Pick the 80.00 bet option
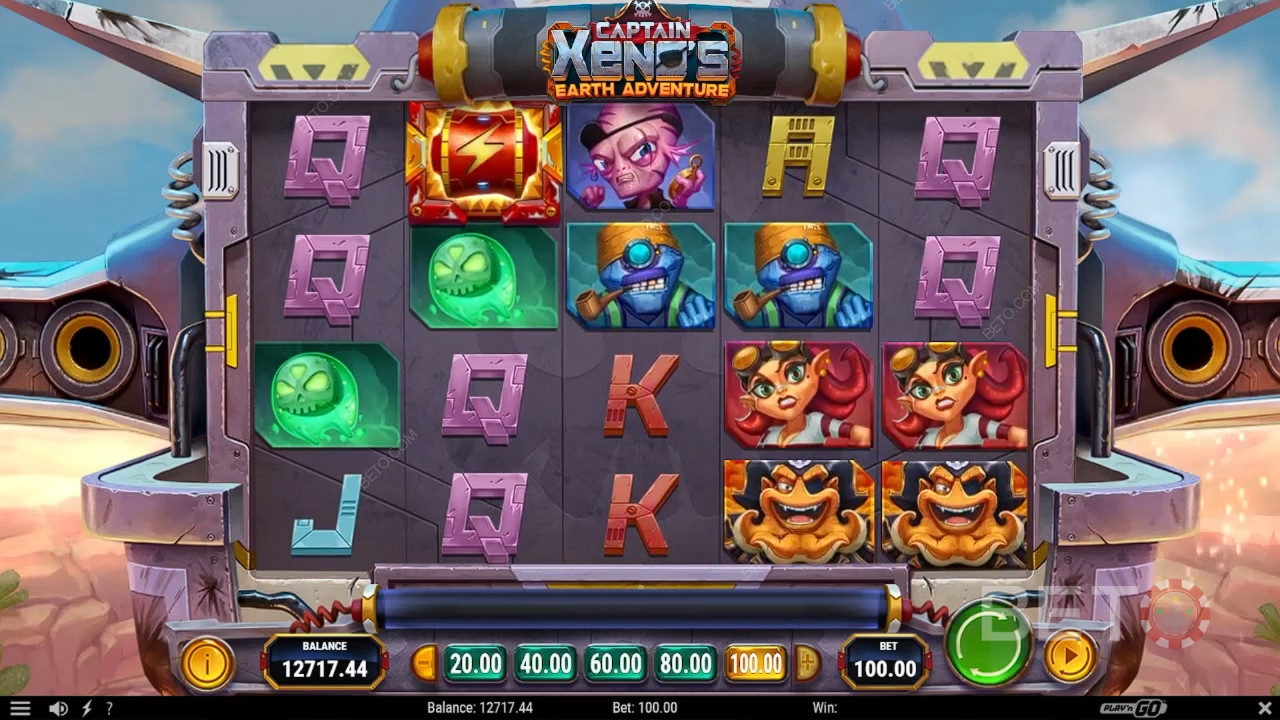 (x=685, y=663)
